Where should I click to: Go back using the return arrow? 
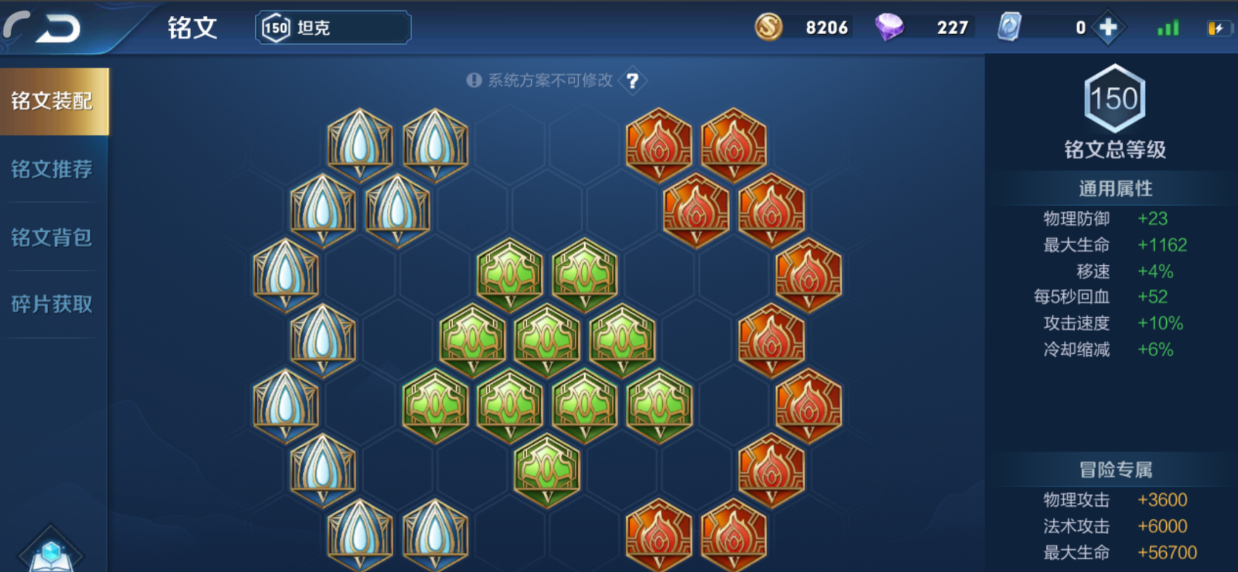coord(46,28)
